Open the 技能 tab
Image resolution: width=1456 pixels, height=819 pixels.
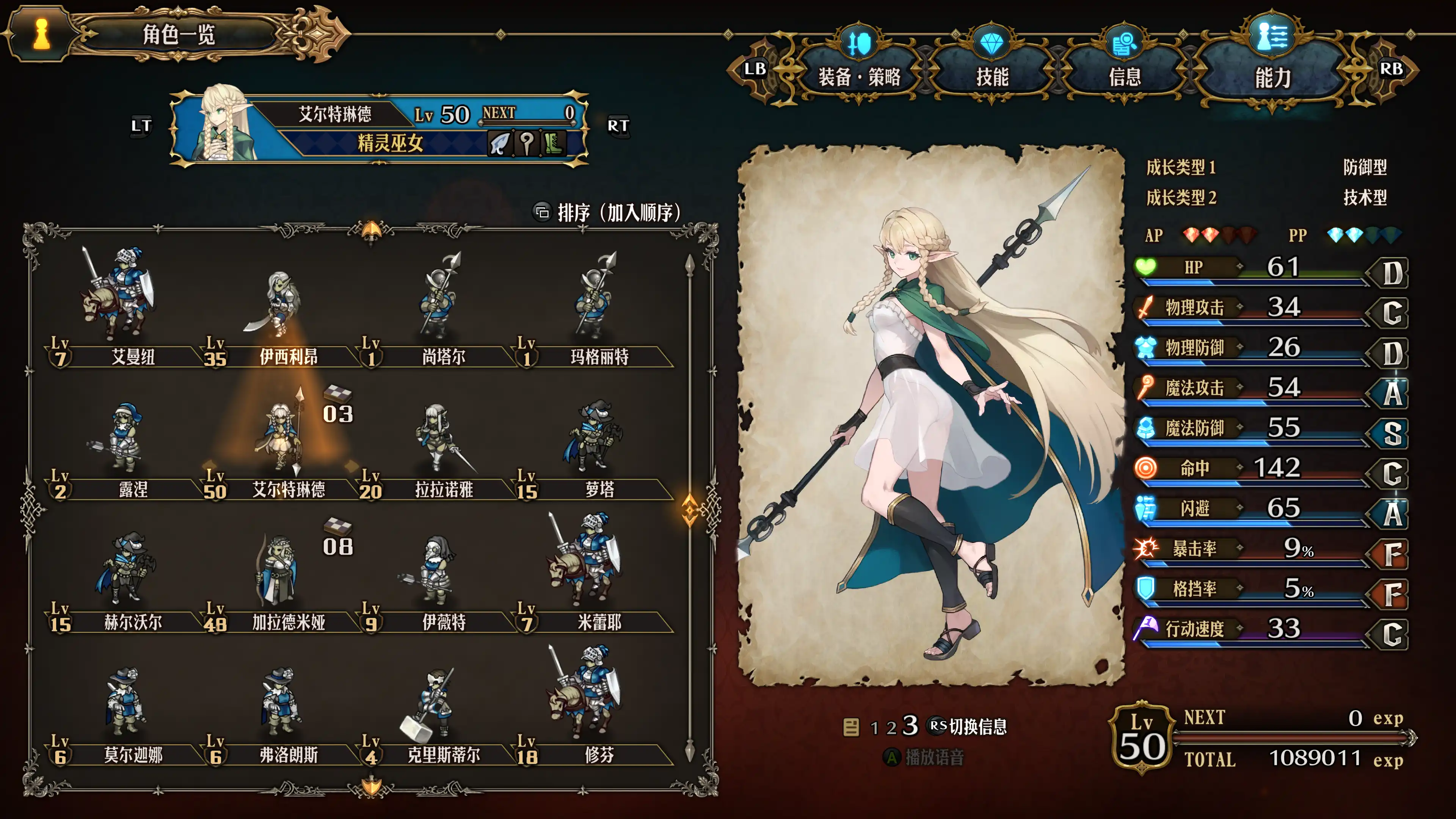(992, 76)
